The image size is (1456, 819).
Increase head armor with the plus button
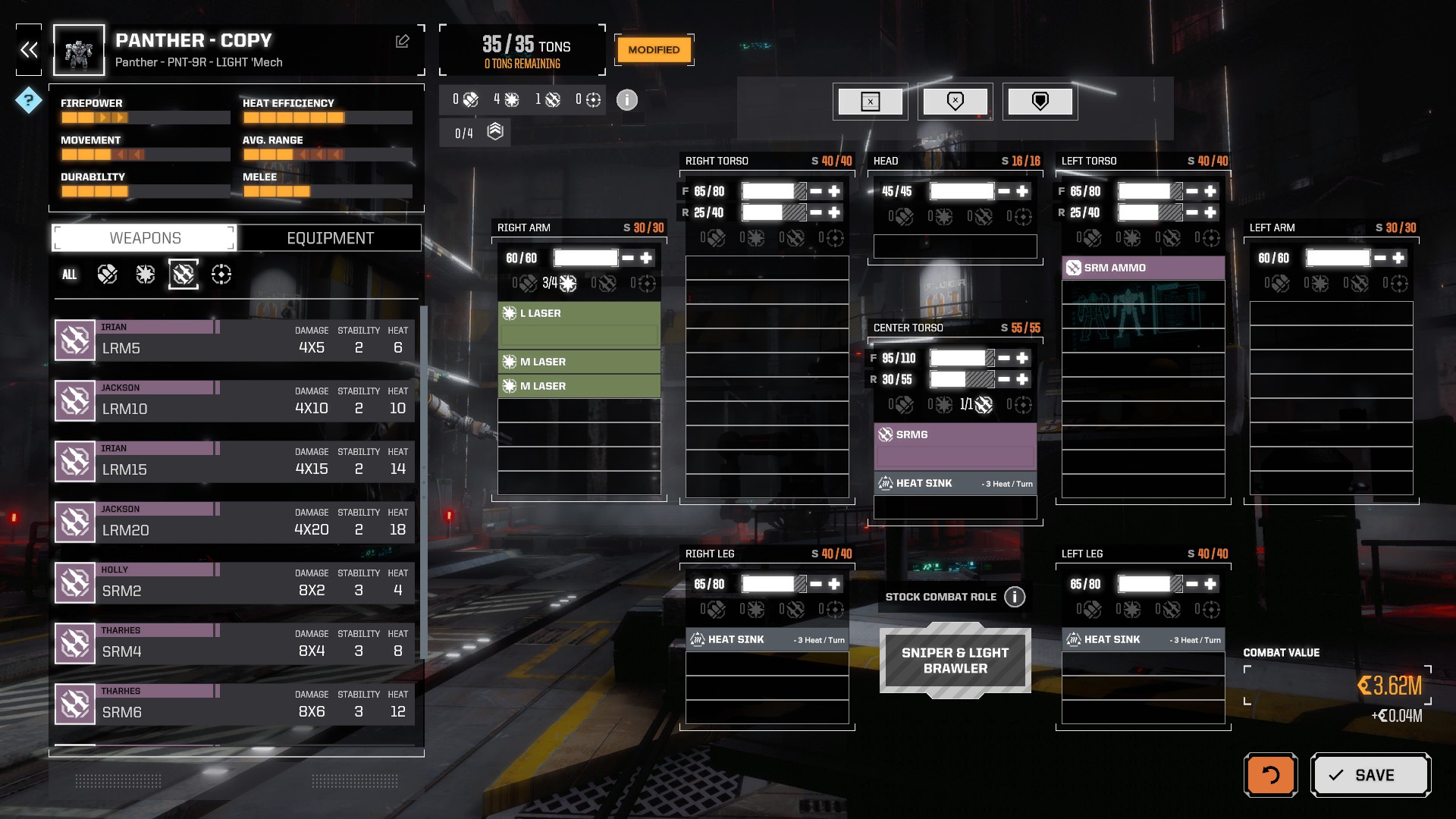click(x=1022, y=191)
